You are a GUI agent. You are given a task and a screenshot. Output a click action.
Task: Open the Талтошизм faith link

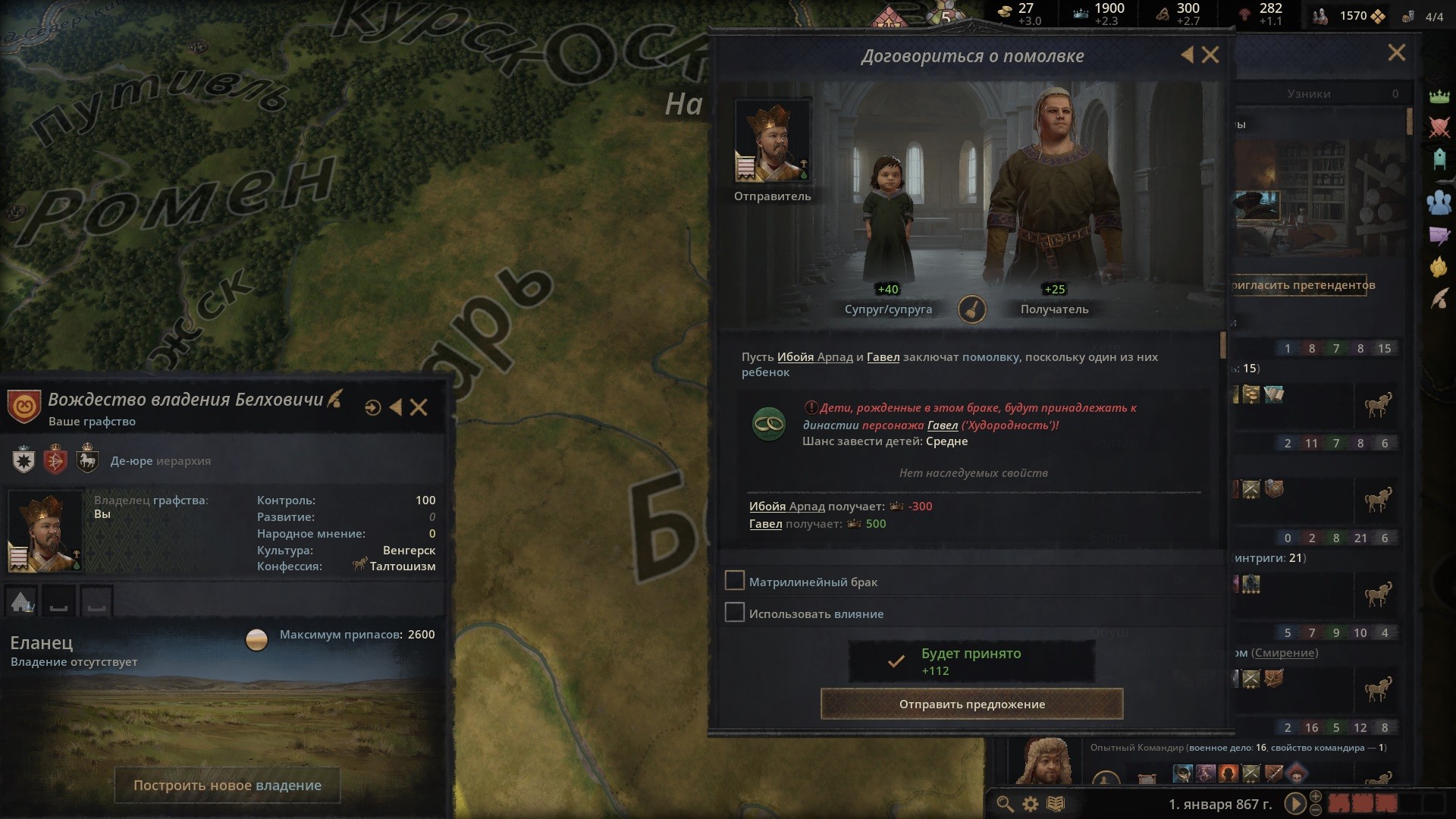402,566
